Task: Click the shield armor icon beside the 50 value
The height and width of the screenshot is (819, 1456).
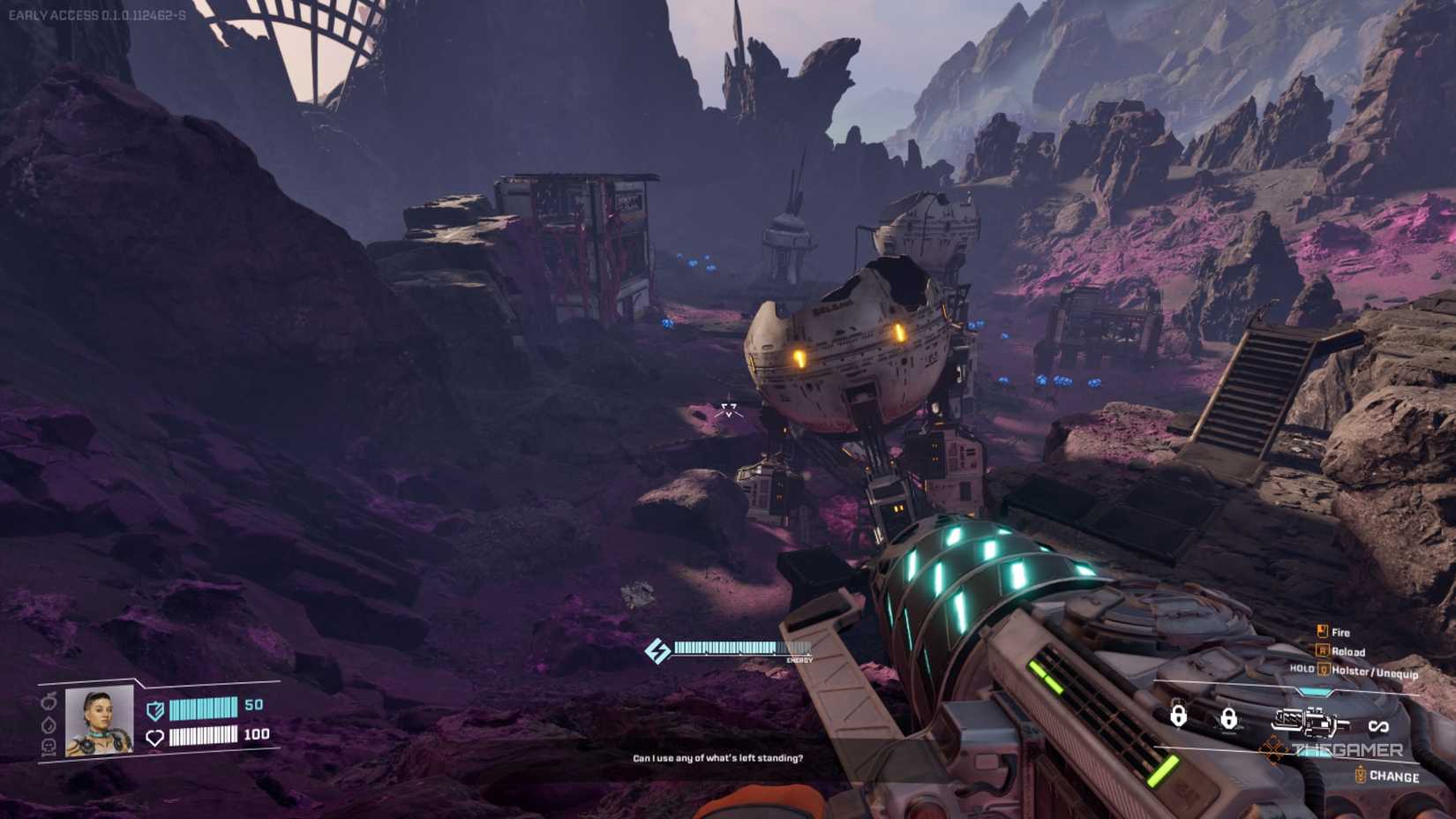Action: (155, 711)
